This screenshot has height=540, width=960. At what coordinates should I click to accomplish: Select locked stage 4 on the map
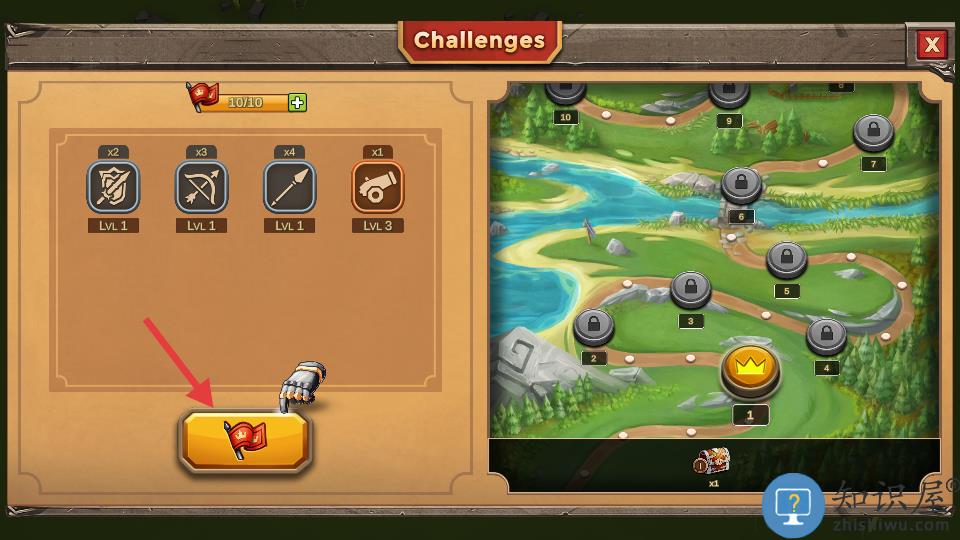826,335
